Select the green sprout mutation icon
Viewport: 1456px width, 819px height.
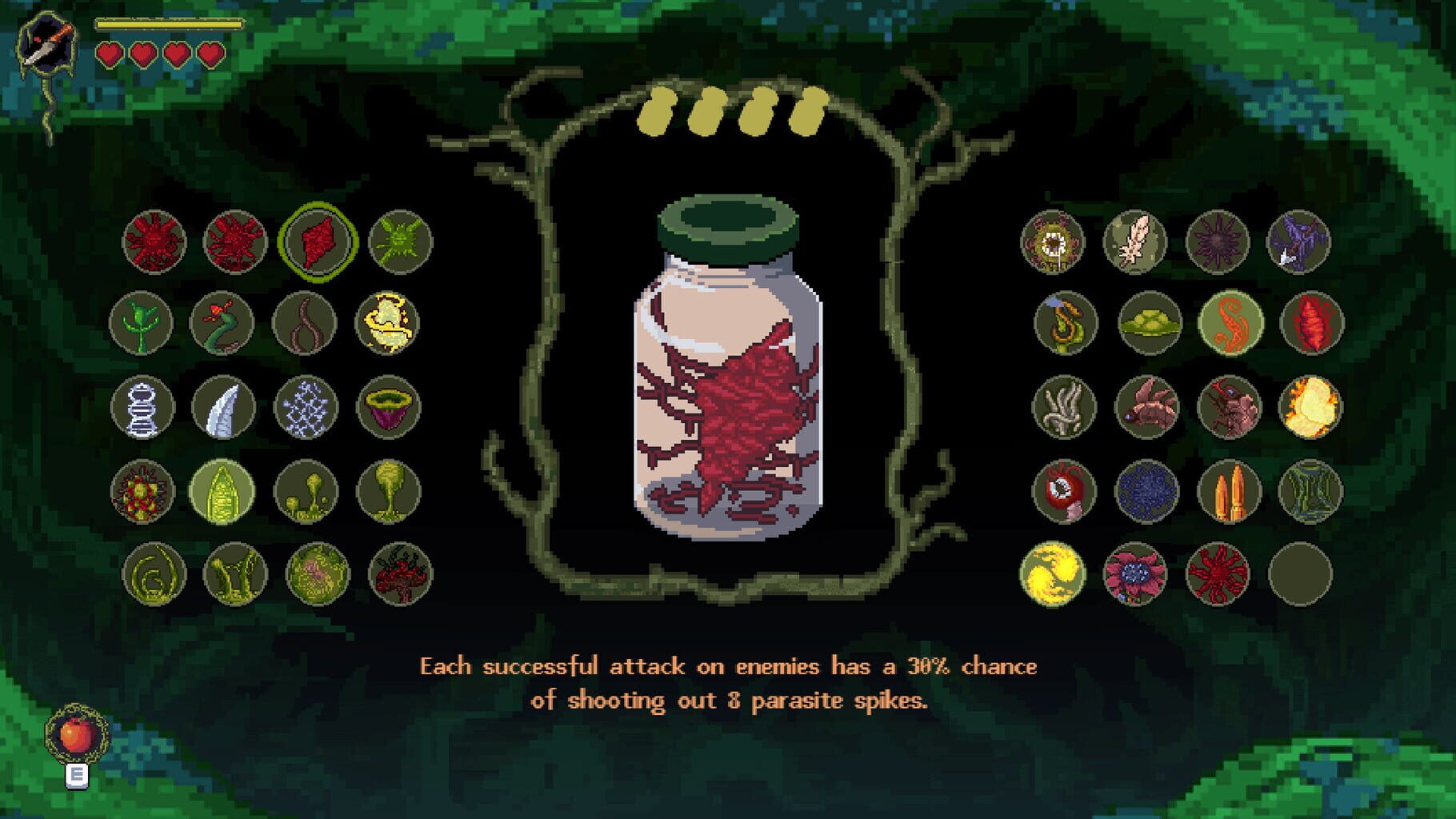pyautogui.click(x=152, y=322)
